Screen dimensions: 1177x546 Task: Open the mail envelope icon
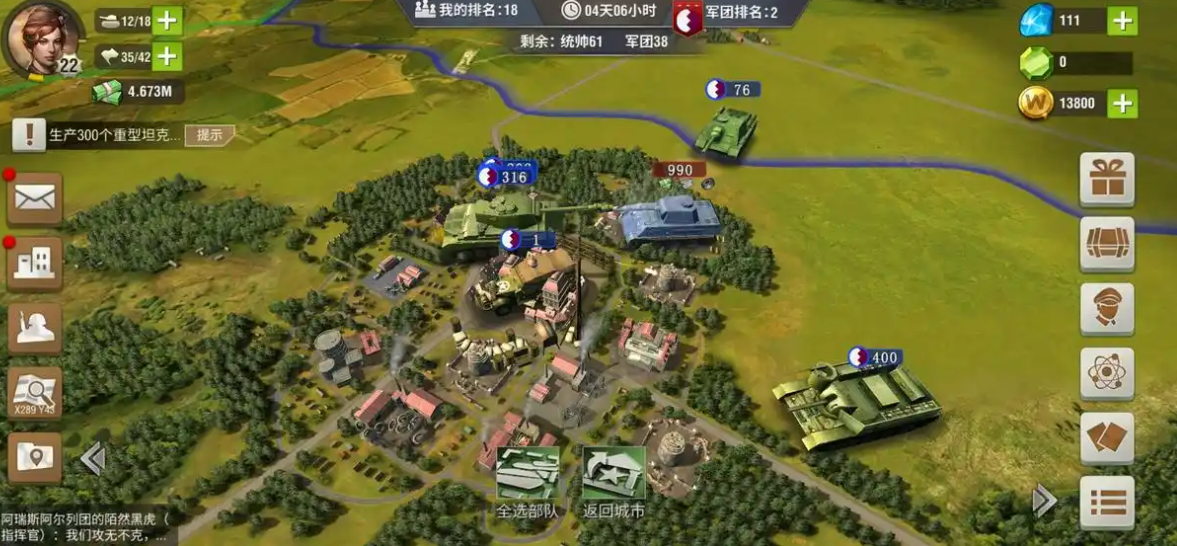pos(35,199)
